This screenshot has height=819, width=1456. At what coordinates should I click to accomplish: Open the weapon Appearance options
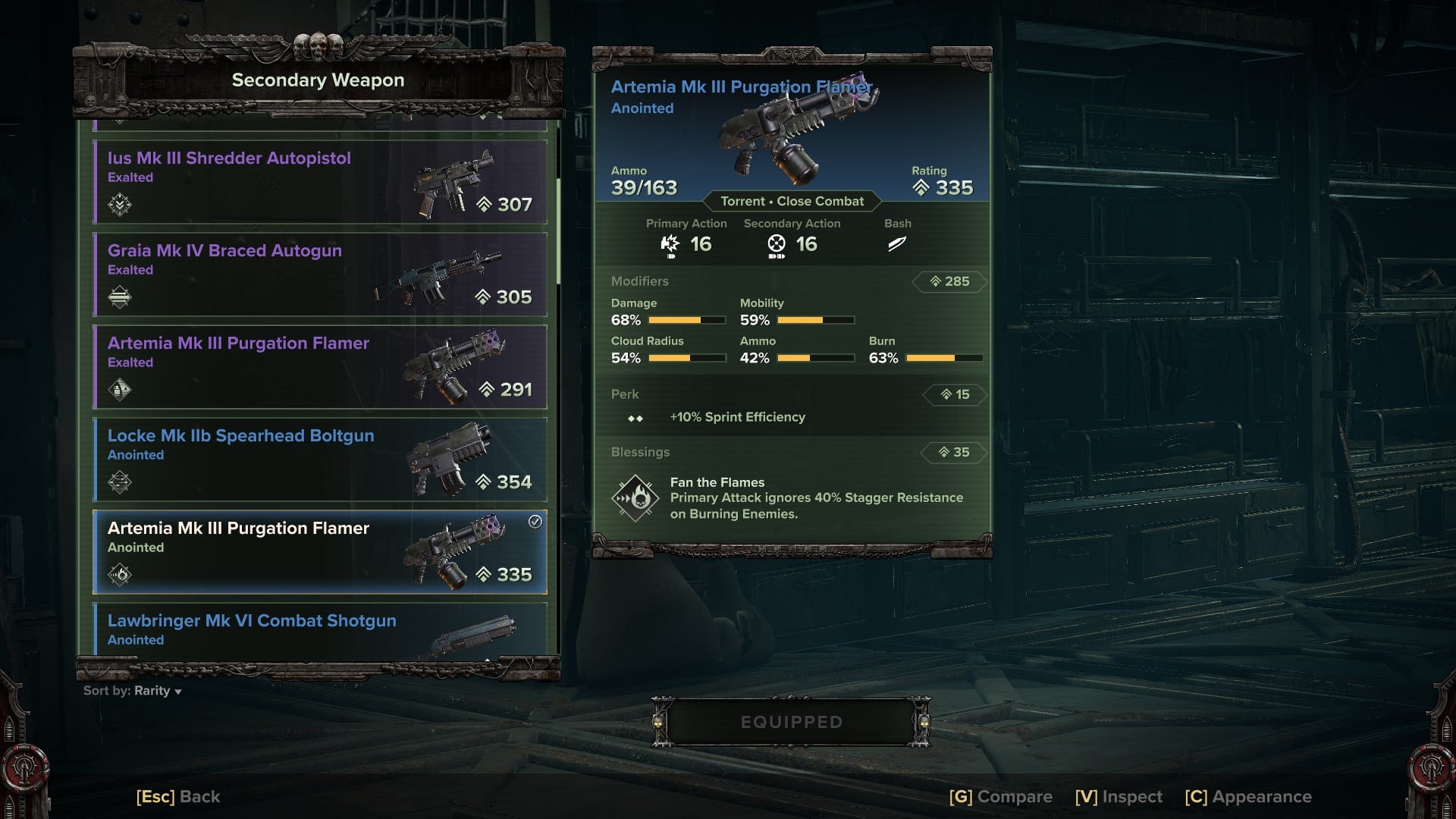[1248, 797]
